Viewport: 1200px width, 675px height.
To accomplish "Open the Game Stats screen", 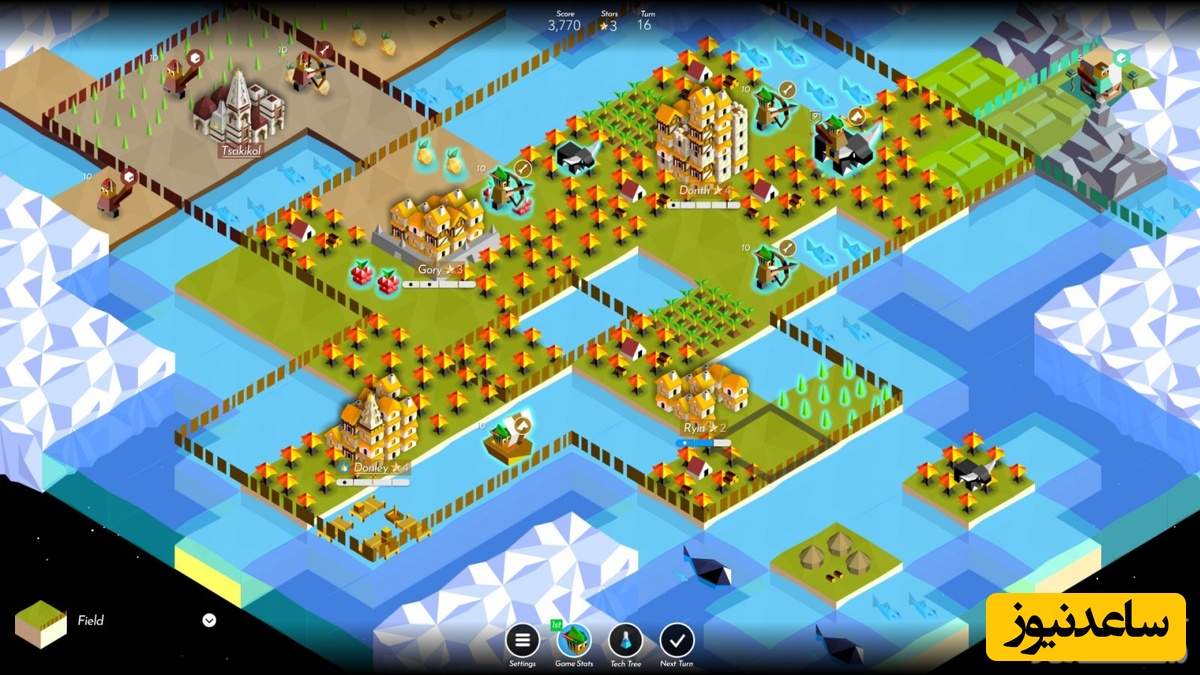I will (x=573, y=640).
